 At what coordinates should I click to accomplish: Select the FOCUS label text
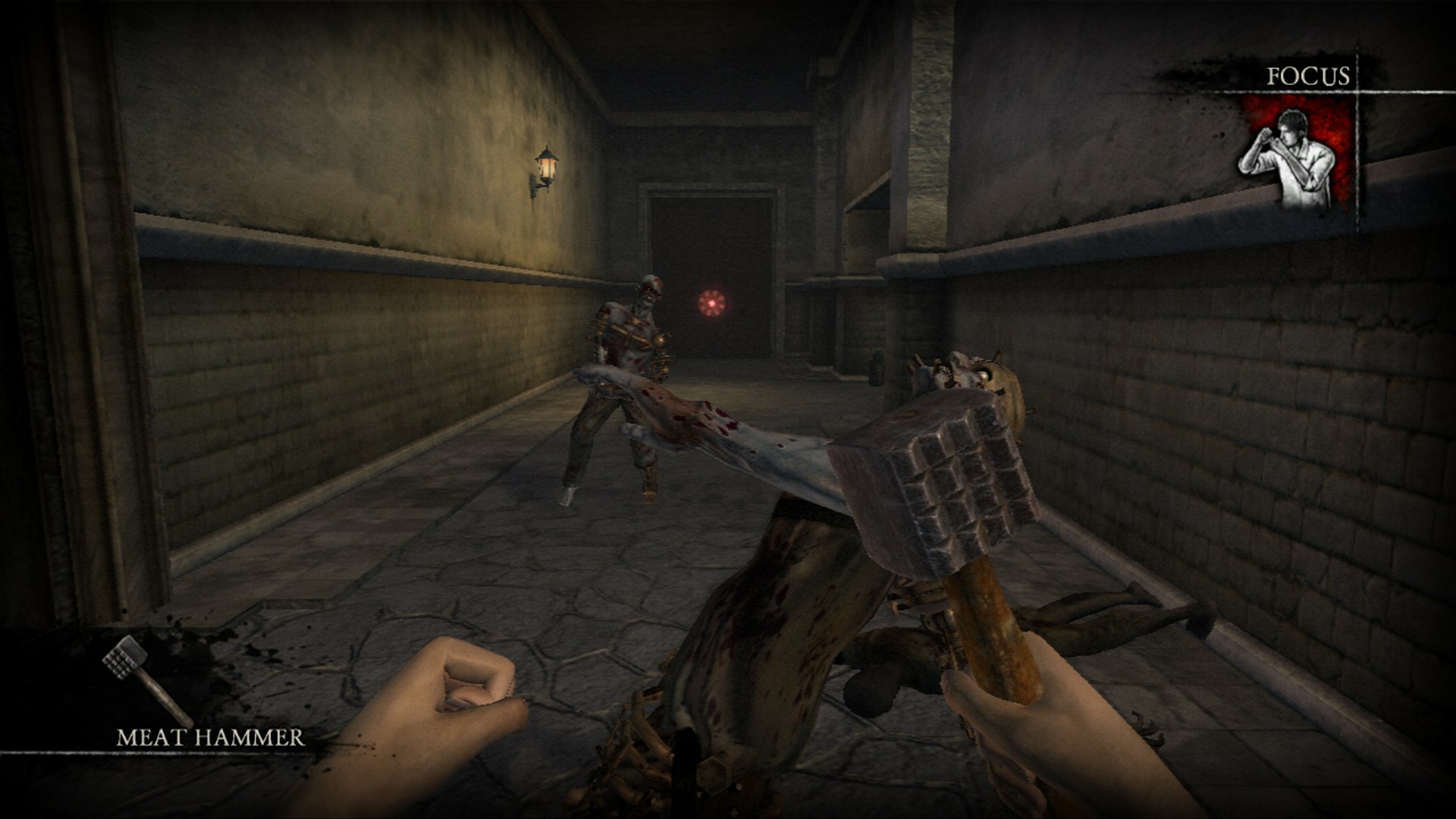pyautogui.click(x=1308, y=76)
